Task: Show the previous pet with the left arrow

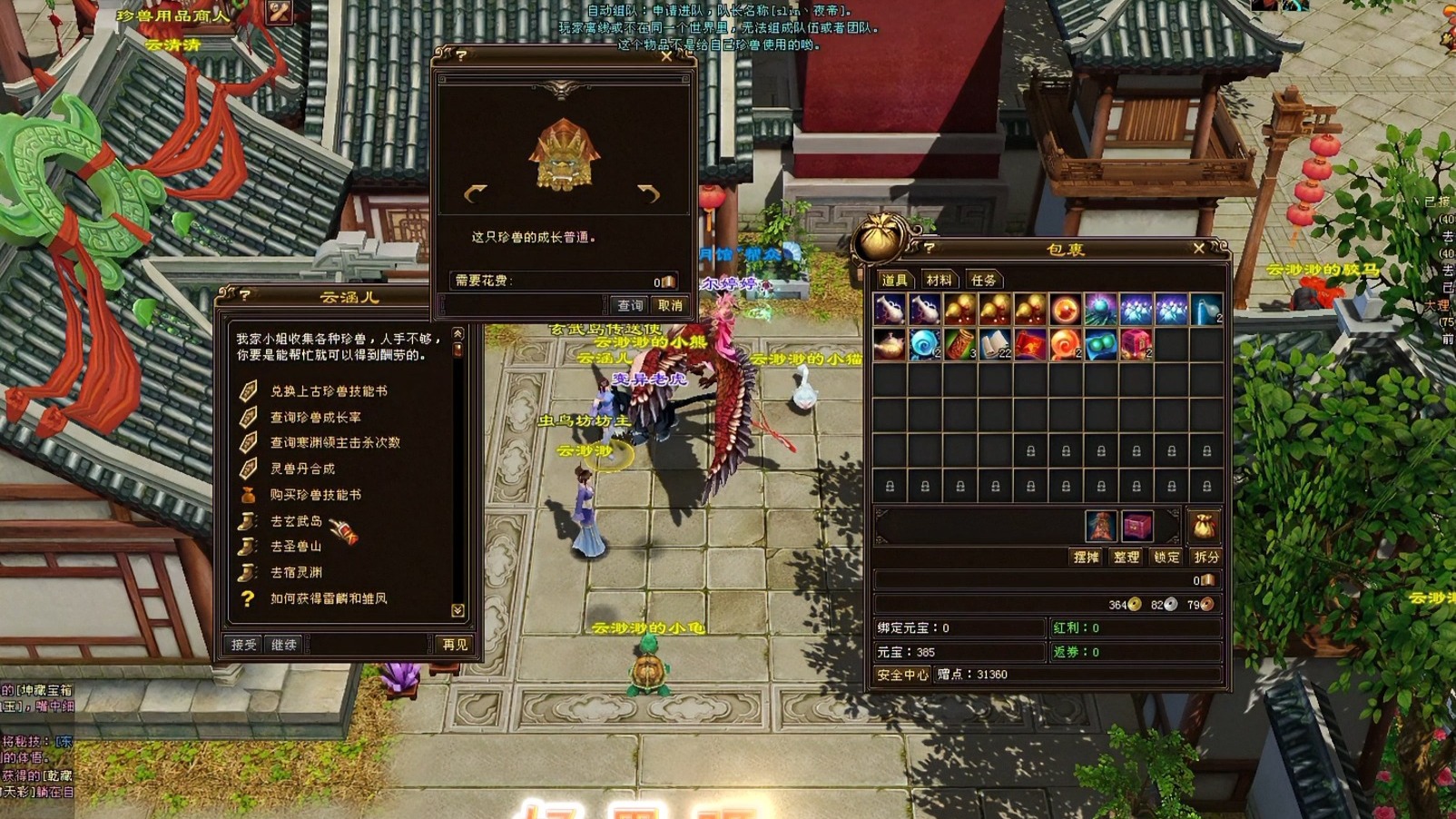Action: coord(476,192)
